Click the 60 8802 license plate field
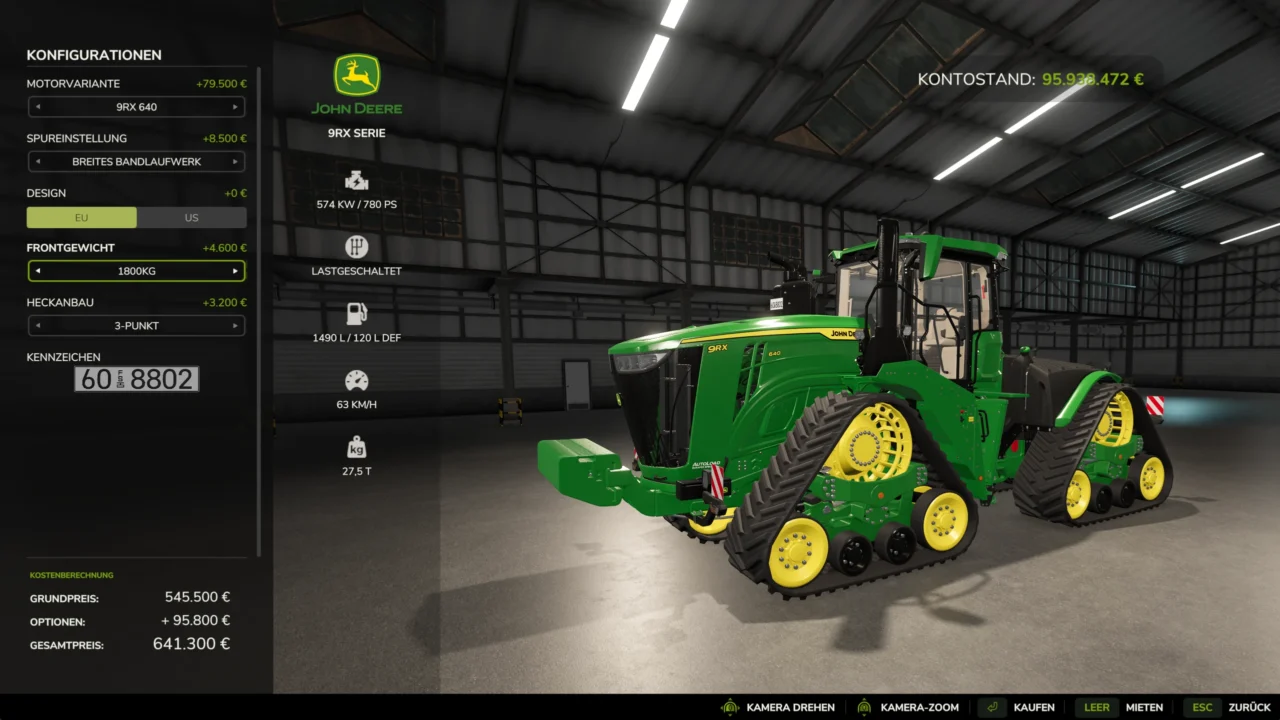 pyautogui.click(x=137, y=379)
